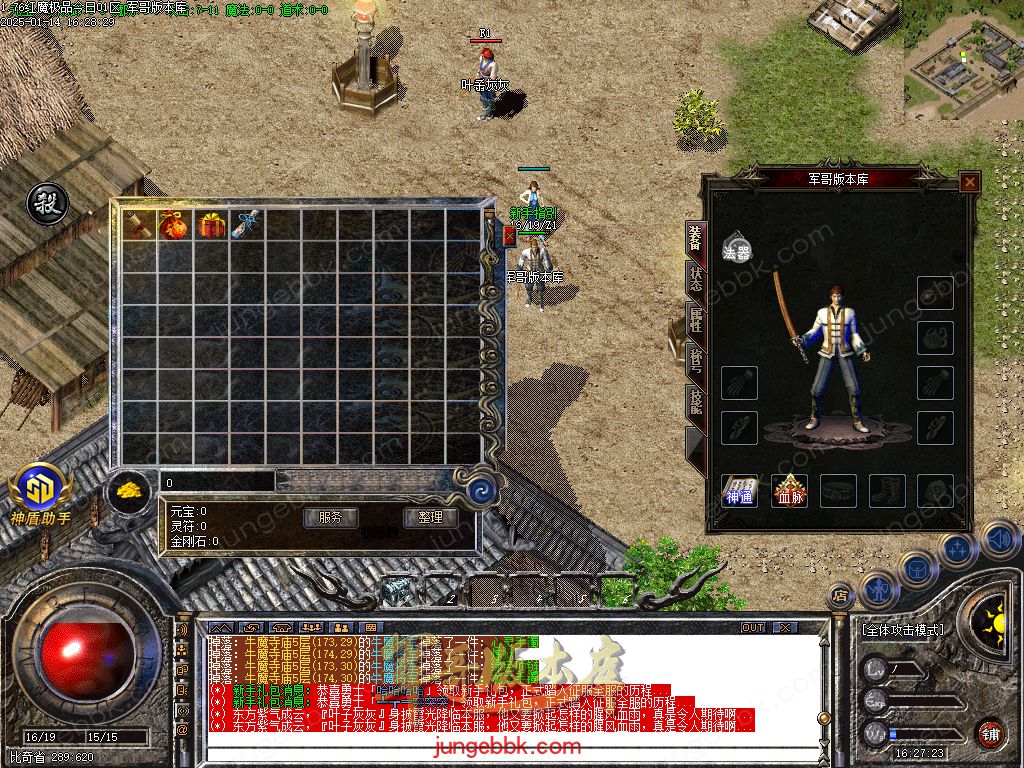The width and height of the screenshot is (1024, 768).
Task: Click the 店 shop round button
Action: (x=841, y=596)
